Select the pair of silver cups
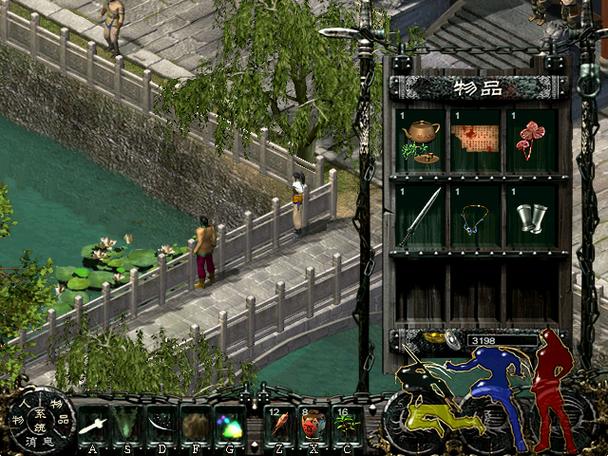This screenshot has height=456, width=608. pos(530,217)
